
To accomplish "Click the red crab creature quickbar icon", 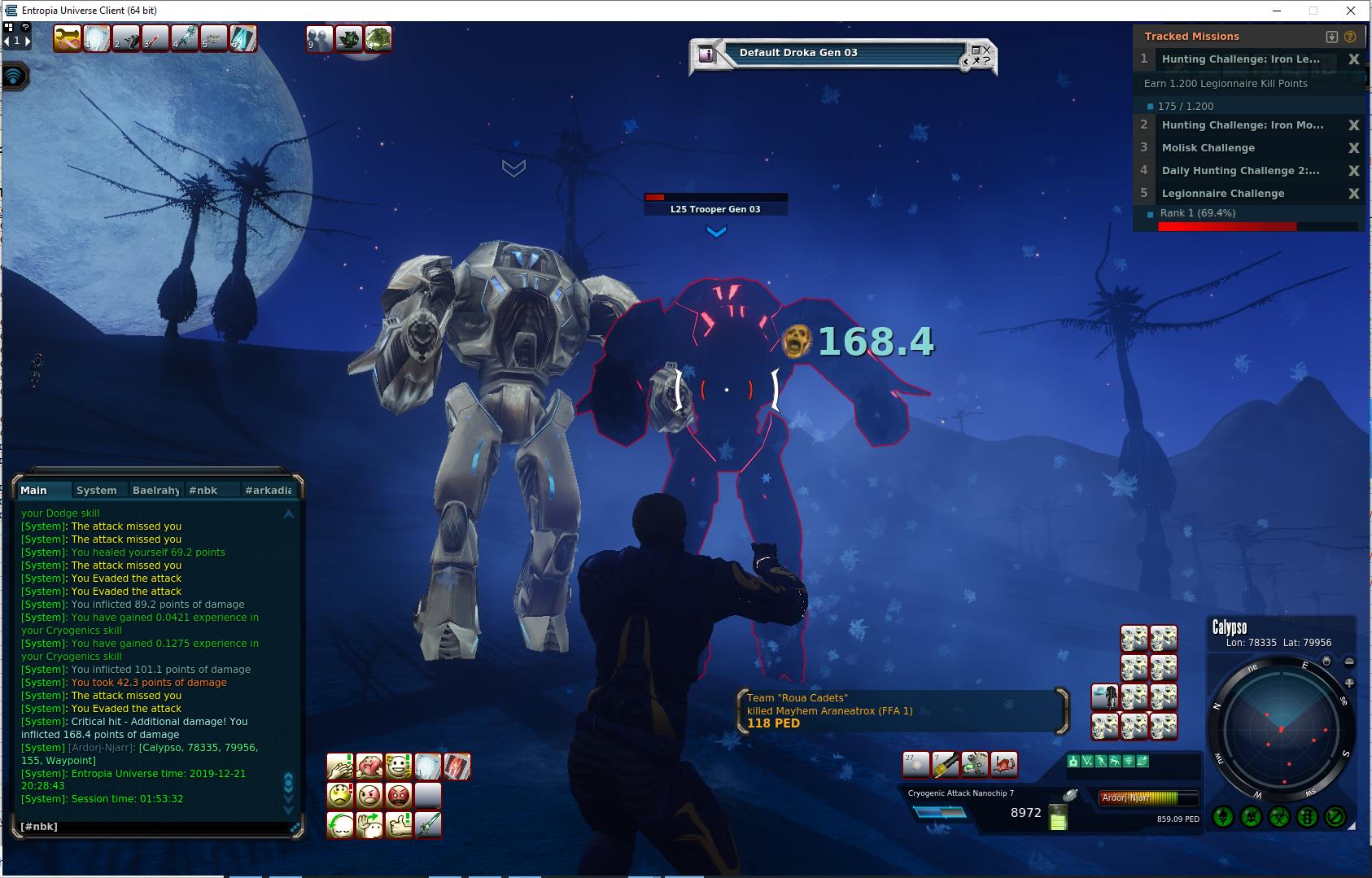I will click(x=1004, y=764).
